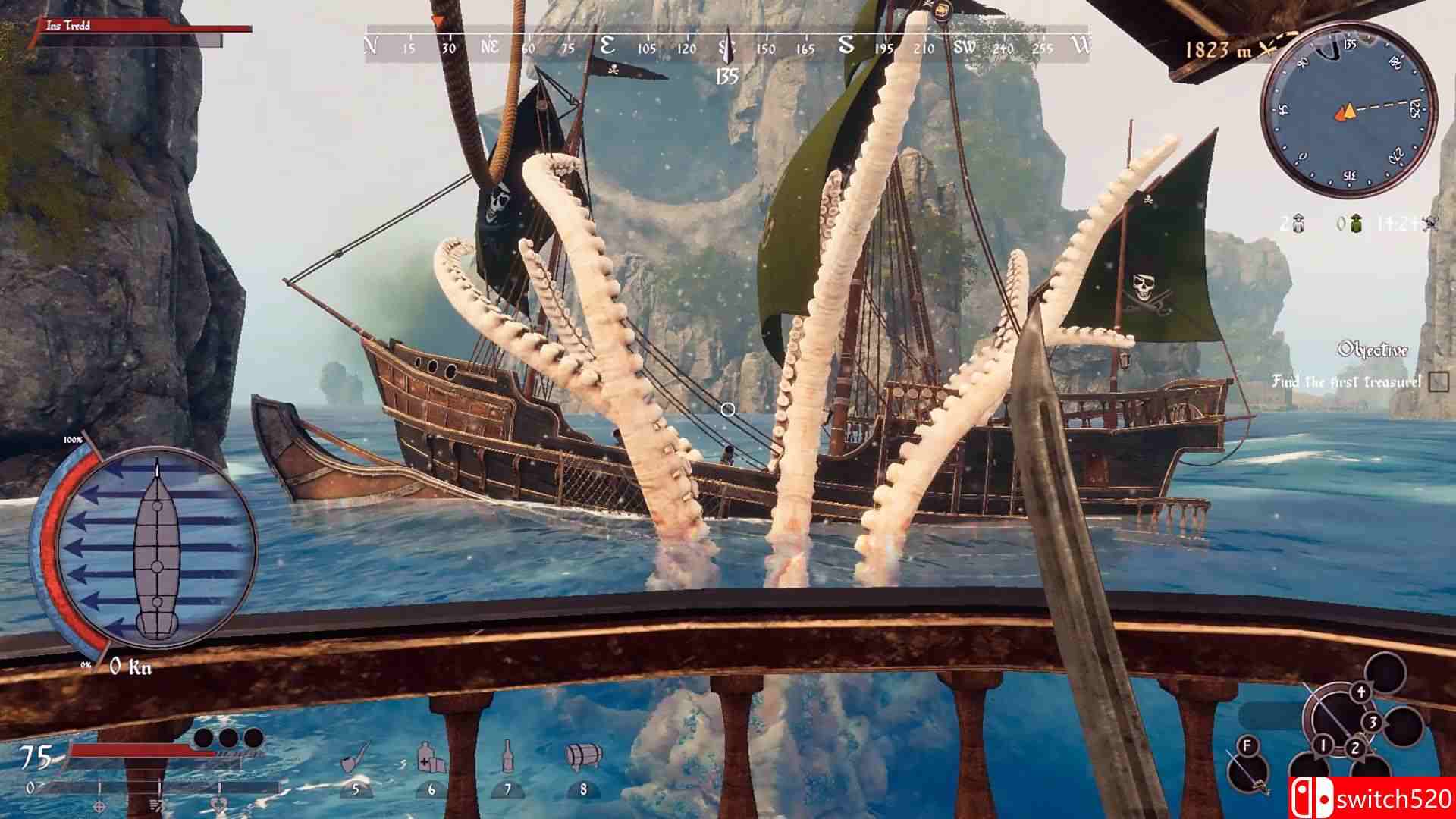Click the green prisoner icon near the timer

tap(1356, 223)
